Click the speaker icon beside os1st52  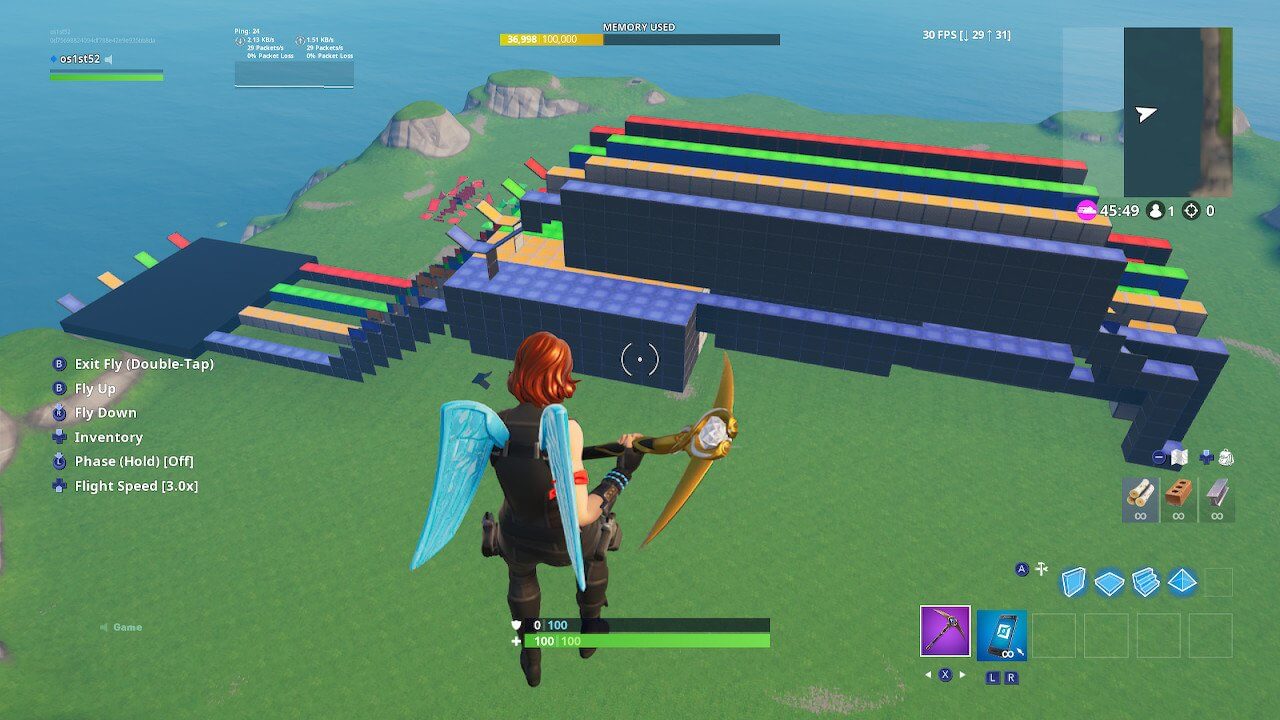click(109, 59)
